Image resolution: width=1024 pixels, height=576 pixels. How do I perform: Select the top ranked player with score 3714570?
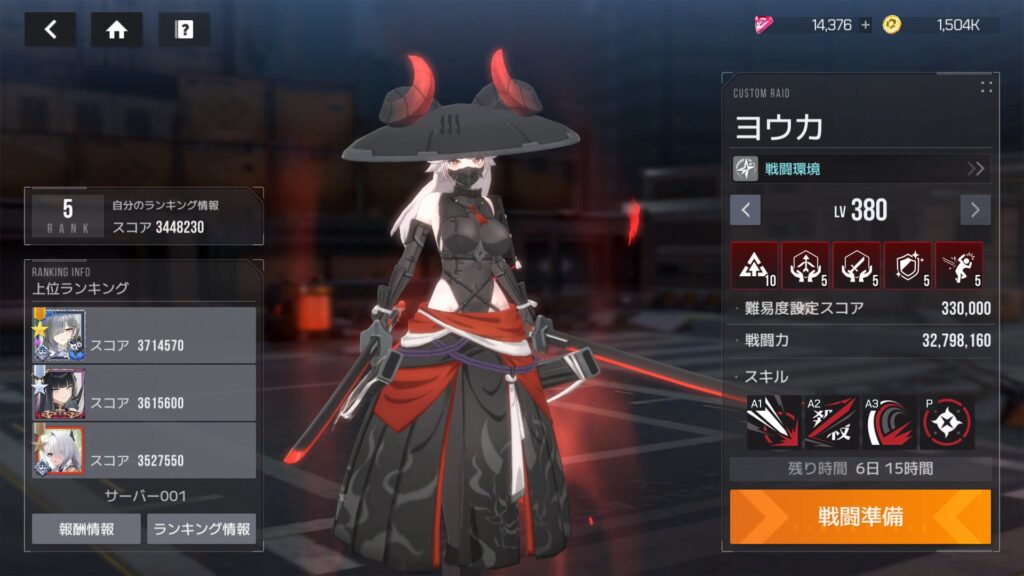click(144, 335)
